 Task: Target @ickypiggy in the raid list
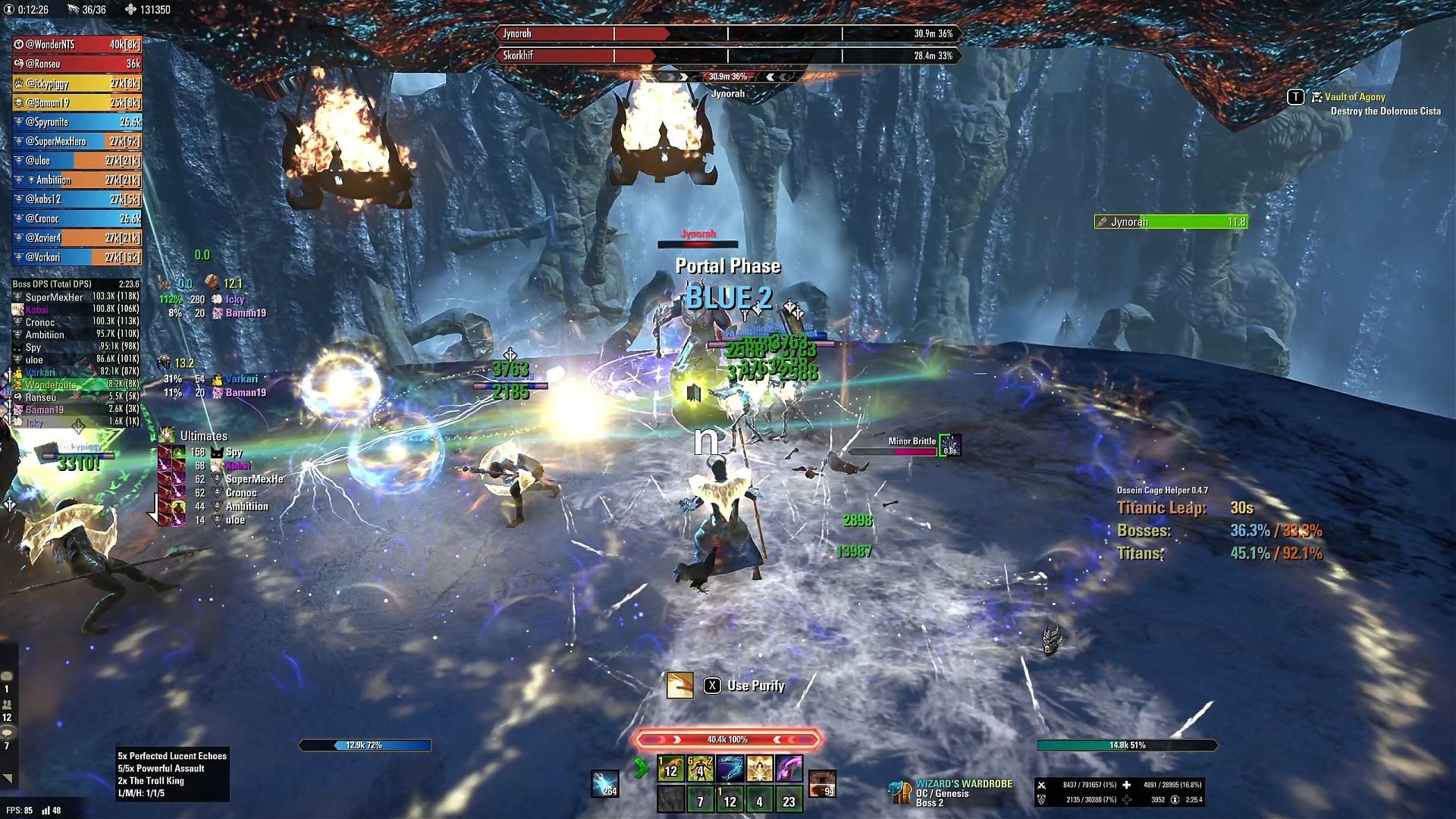pyautogui.click(x=77, y=83)
